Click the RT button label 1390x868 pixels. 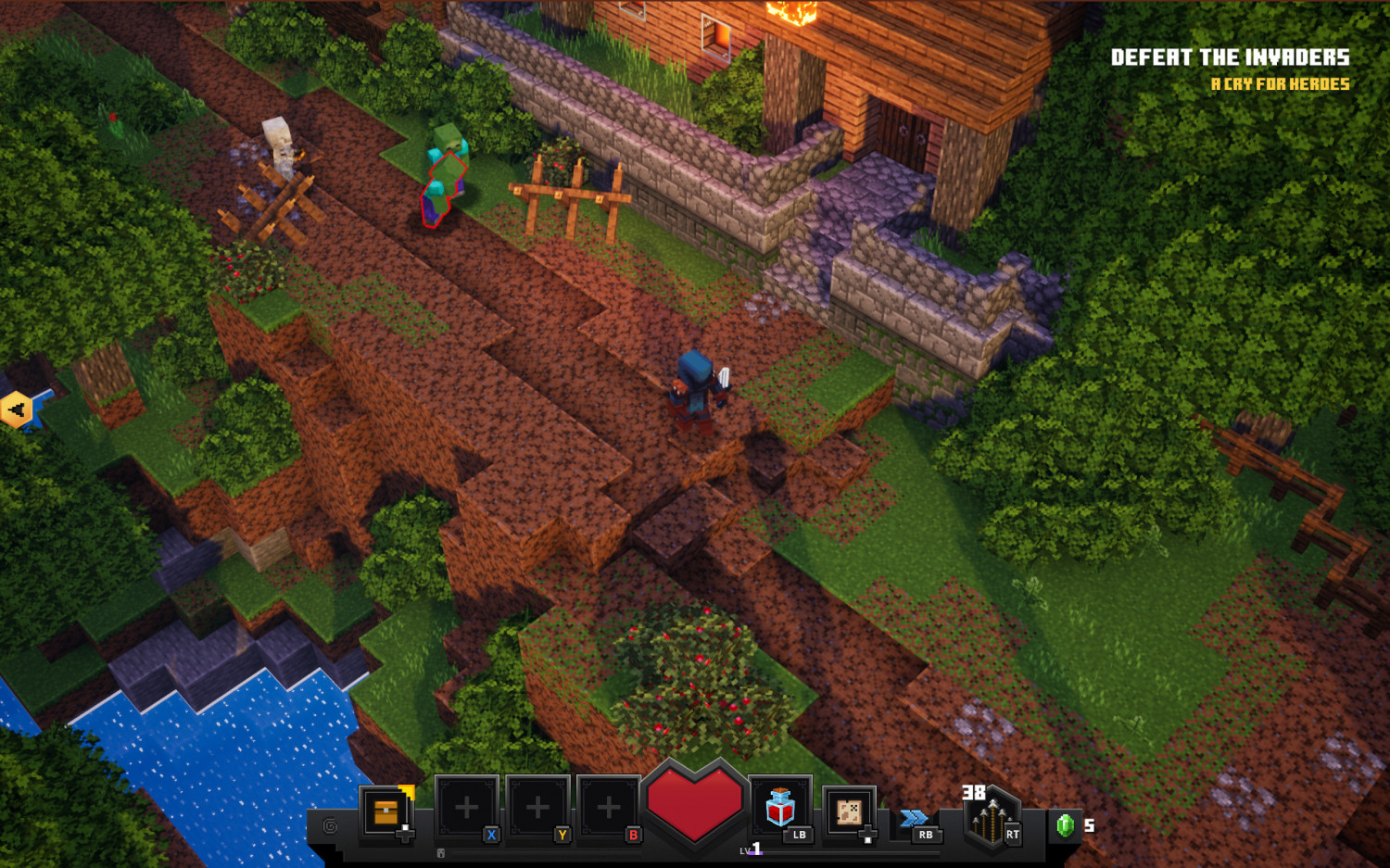pyautogui.click(x=1012, y=835)
